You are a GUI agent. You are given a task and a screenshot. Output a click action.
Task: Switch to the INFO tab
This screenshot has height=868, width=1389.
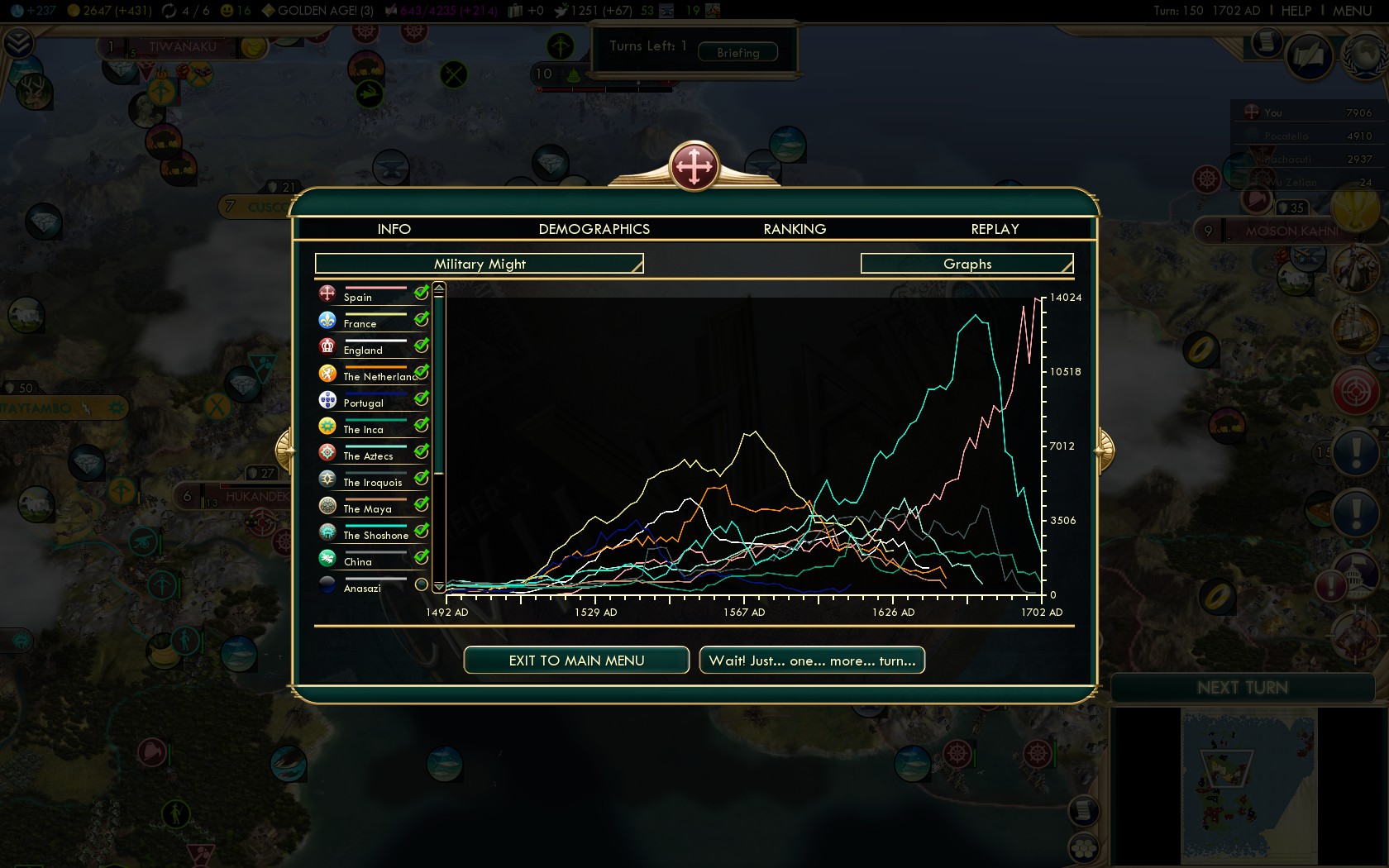394,229
